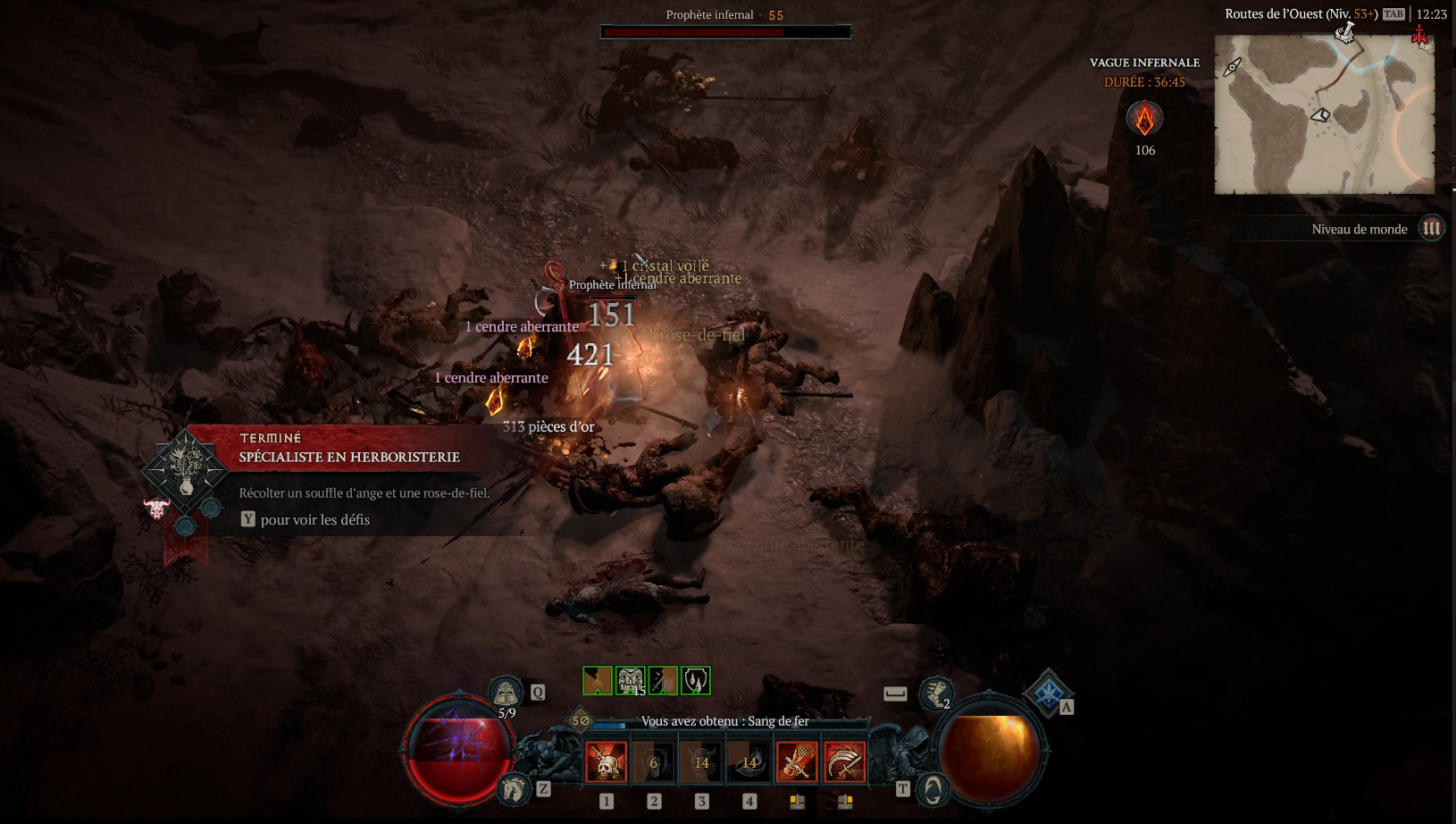
Task: Open the Spécialiste en herboristerie challenge banner
Action: 348,457
